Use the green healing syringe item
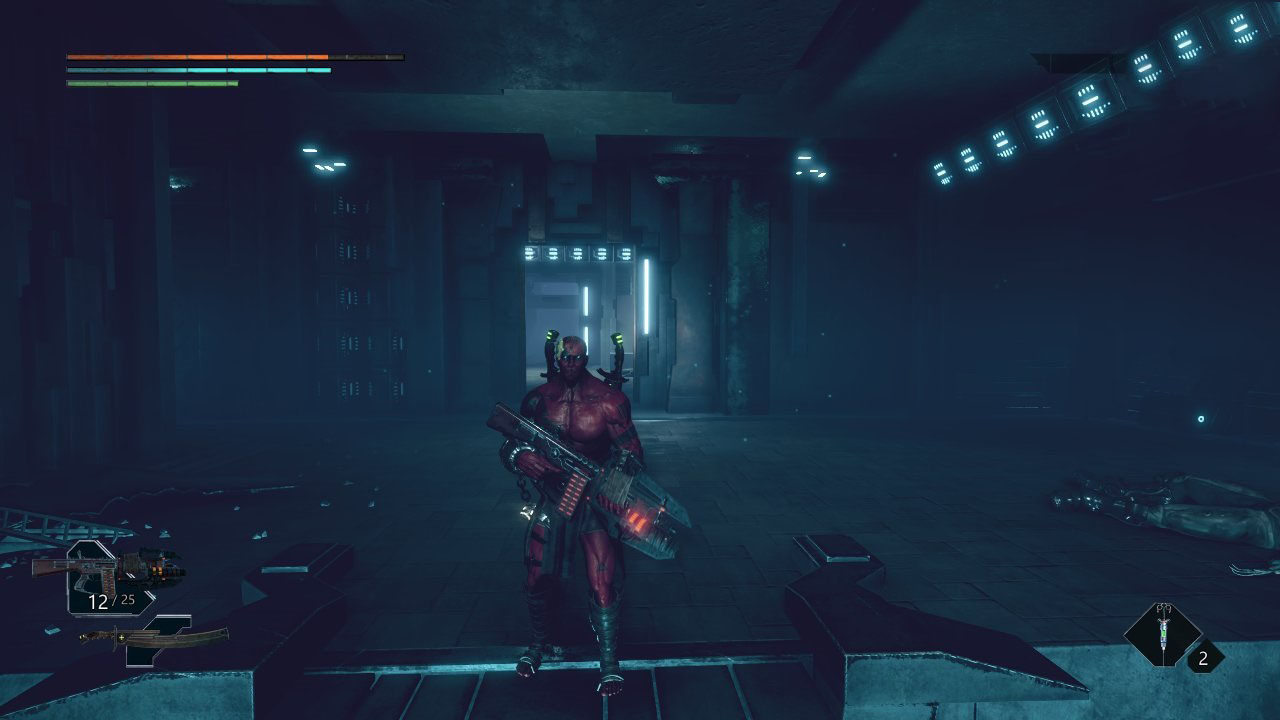The height and width of the screenshot is (720, 1280). click(1162, 633)
